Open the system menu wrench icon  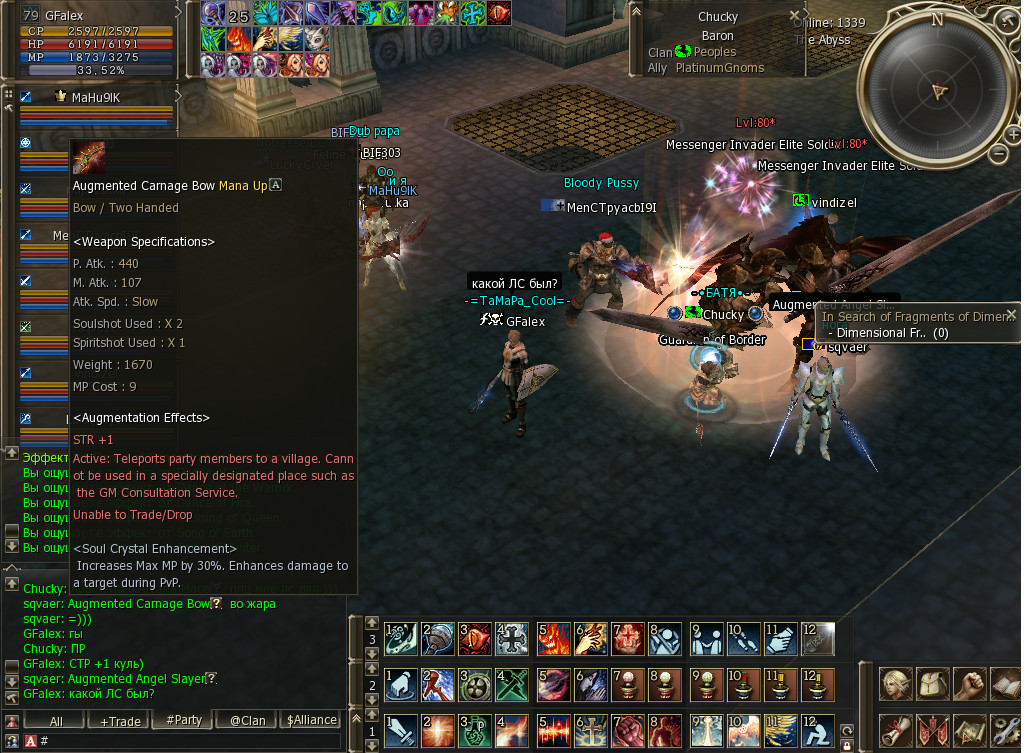coord(1006,731)
